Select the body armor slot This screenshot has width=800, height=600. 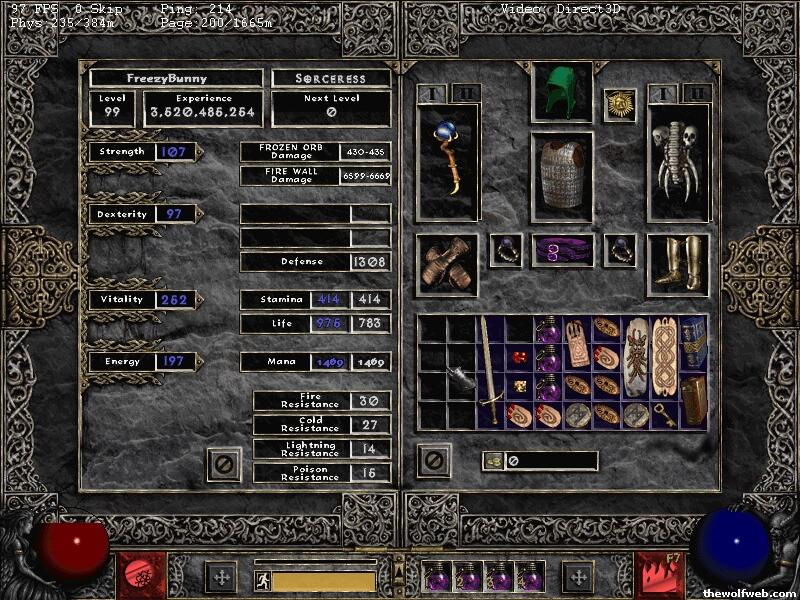pos(562,175)
